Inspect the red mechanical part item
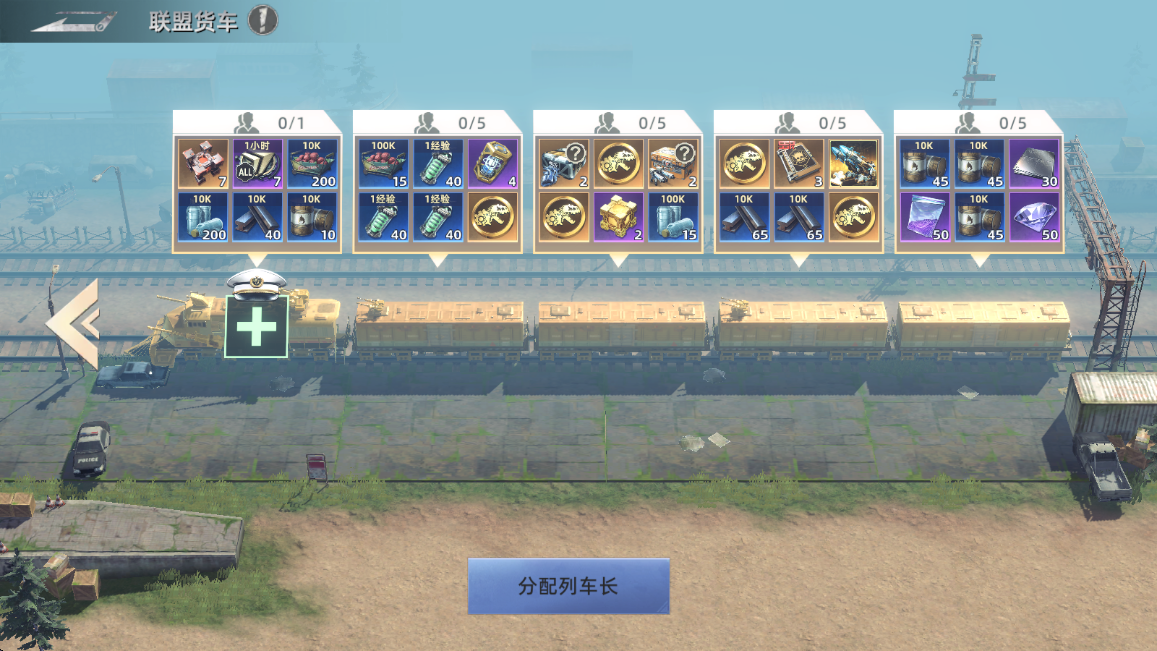 coord(203,164)
